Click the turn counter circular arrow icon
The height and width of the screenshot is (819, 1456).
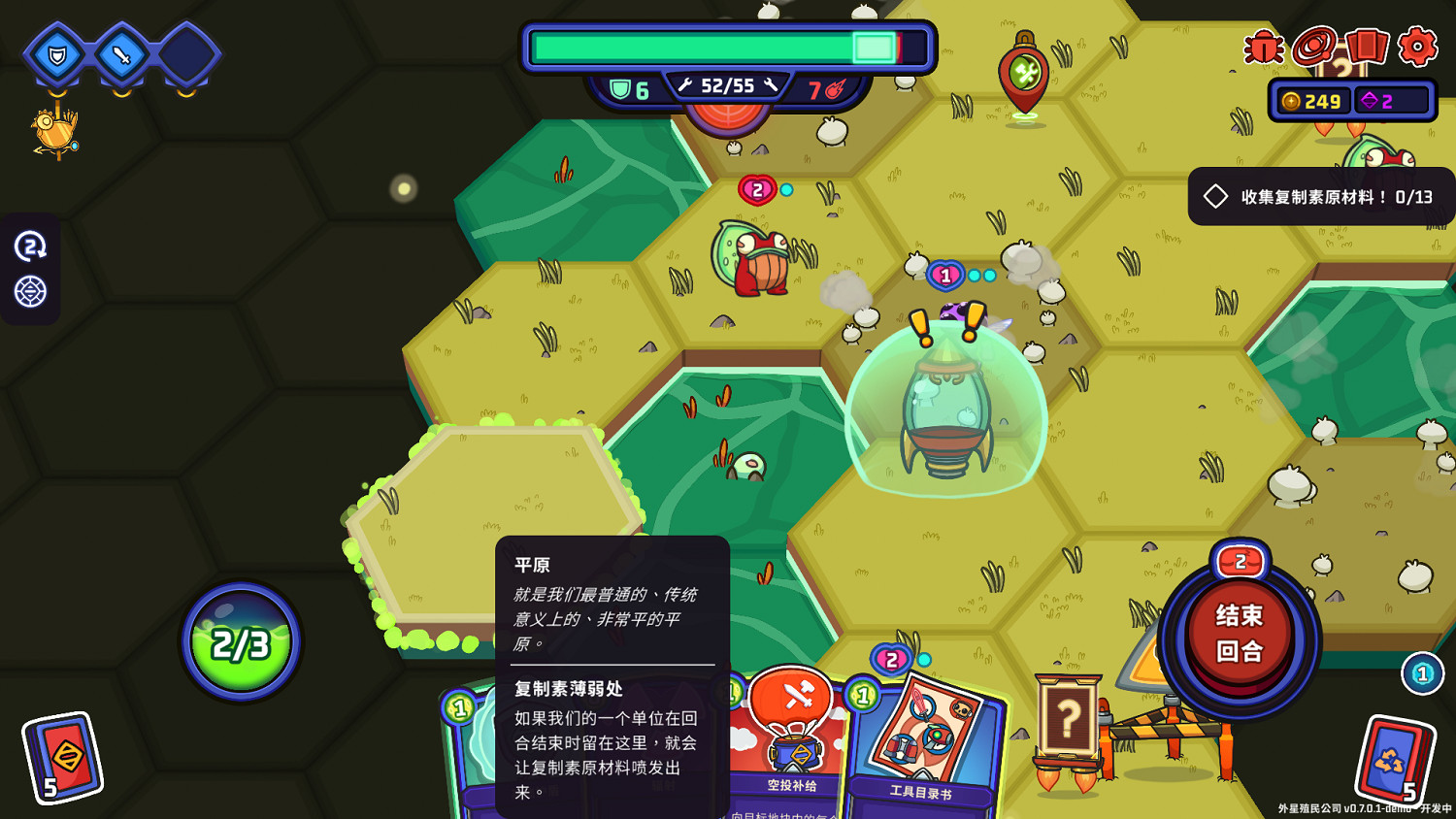point(31,246)
